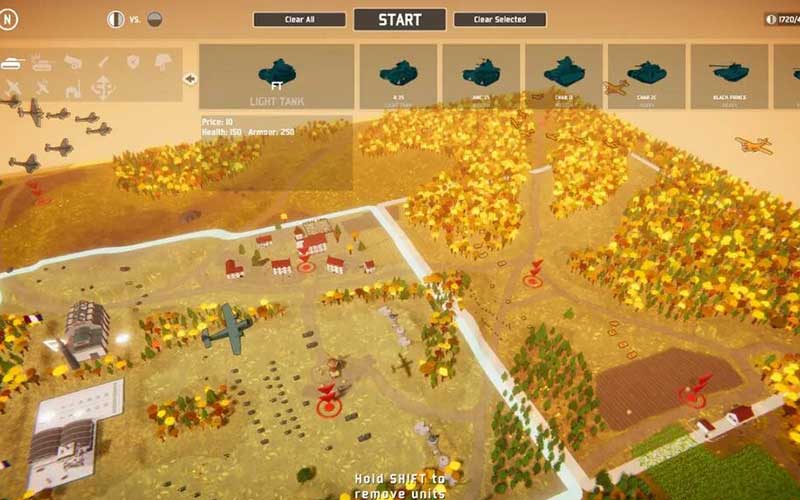Viewport: 800px width, 500px height.
Task: Select the opposing grey faction emblem
Action: tap(154, 18)
